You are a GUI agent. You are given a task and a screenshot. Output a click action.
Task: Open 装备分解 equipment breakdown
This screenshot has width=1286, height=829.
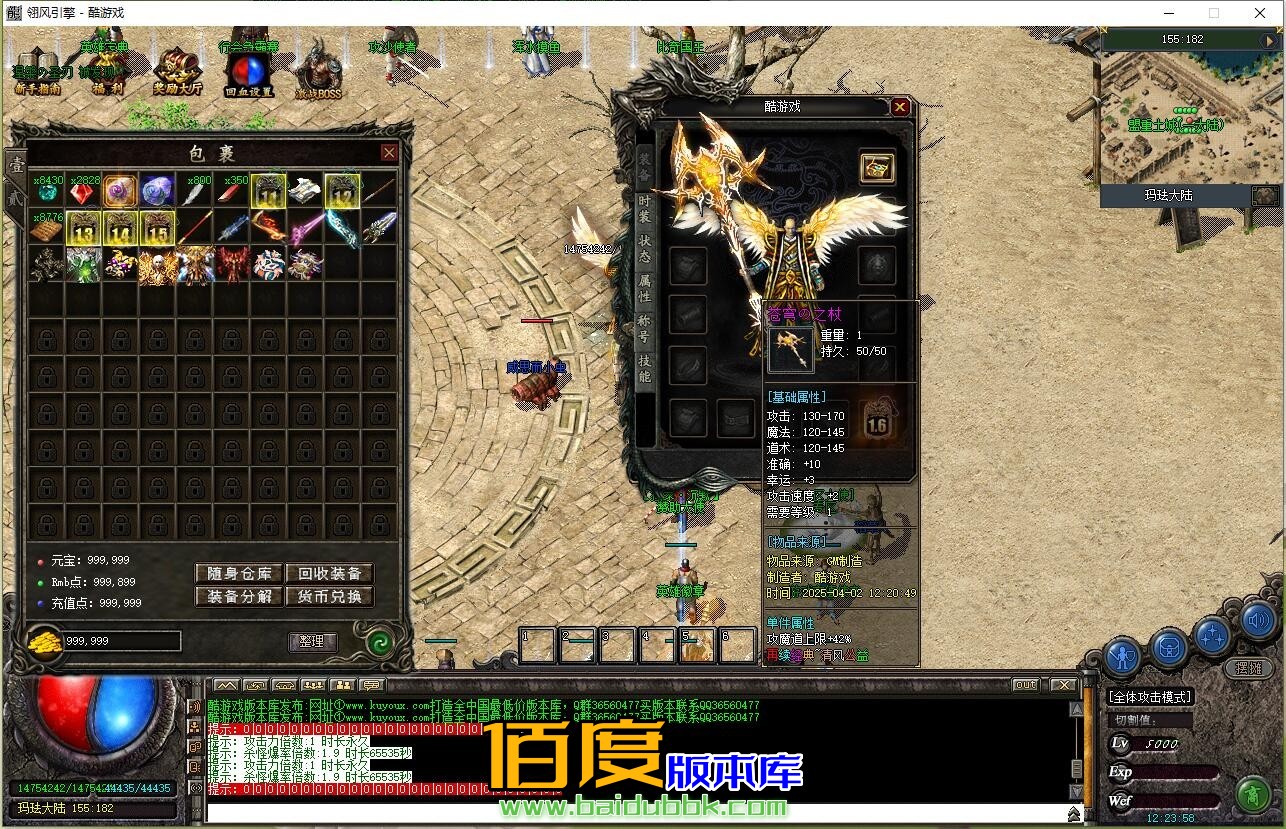[239, 596]
